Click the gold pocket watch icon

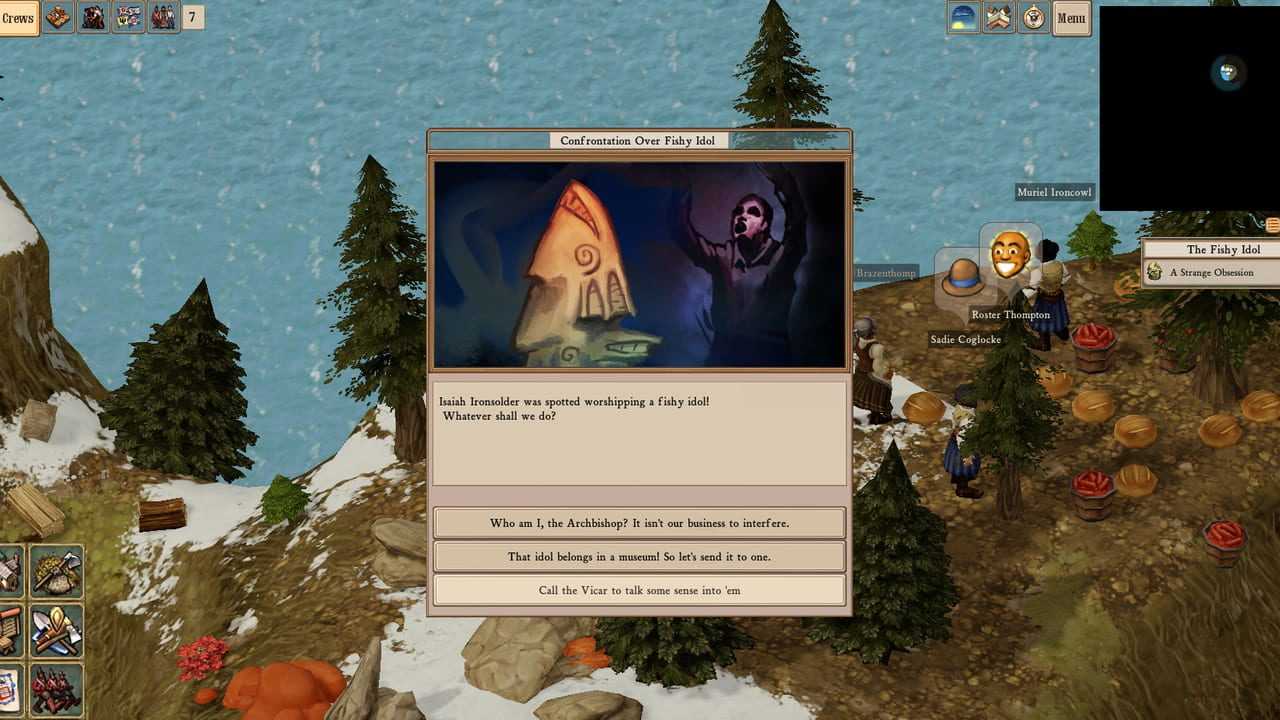(1034, 18)
